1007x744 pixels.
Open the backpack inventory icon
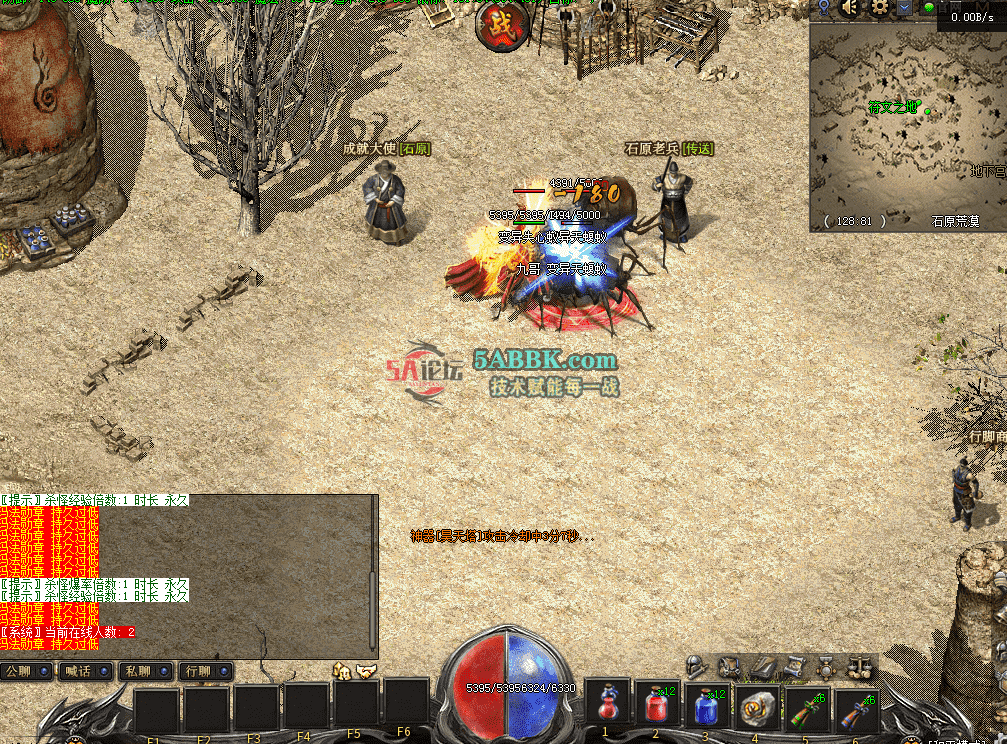click(730, 666)
